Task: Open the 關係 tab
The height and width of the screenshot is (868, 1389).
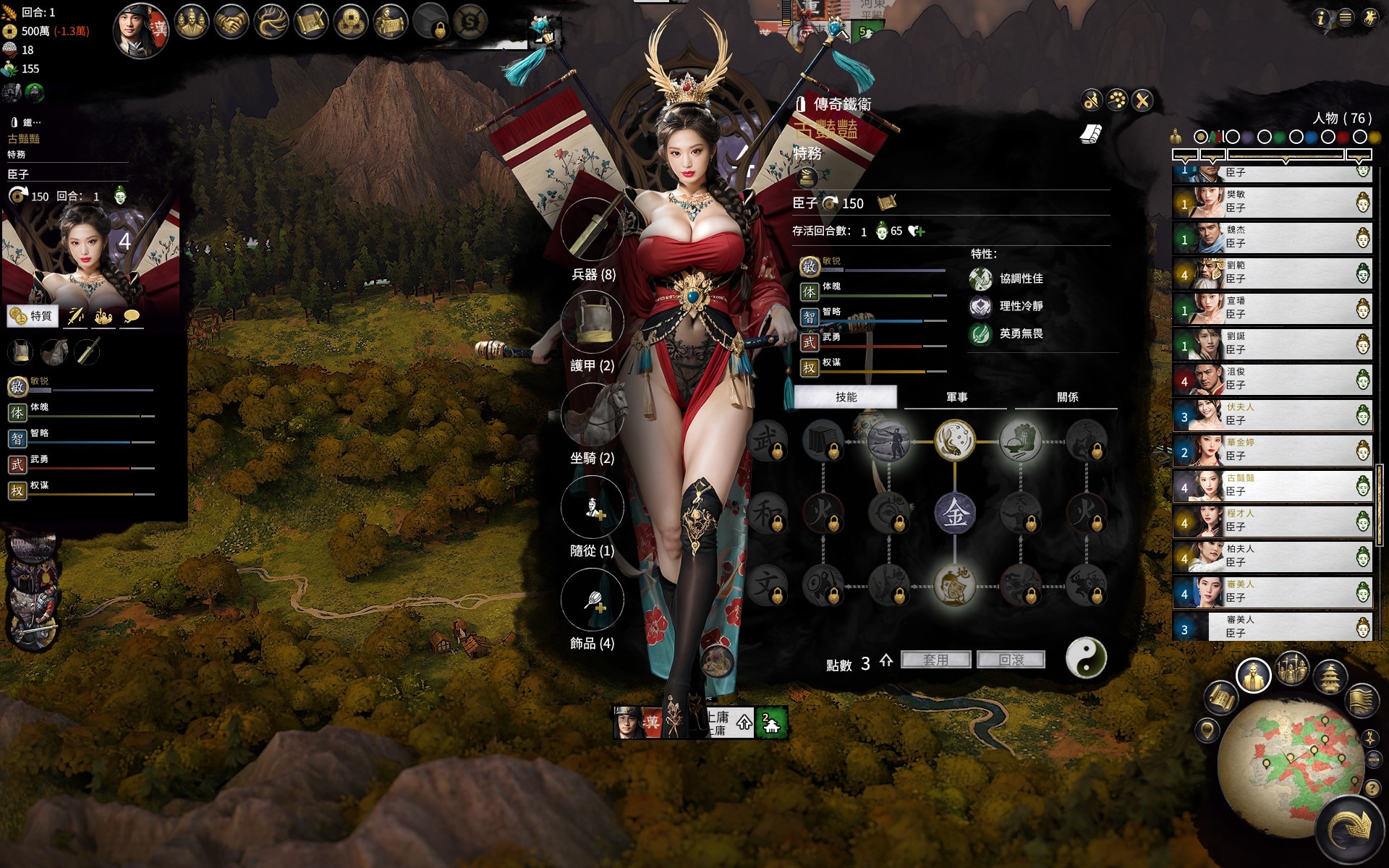Action: point(1067,397)
